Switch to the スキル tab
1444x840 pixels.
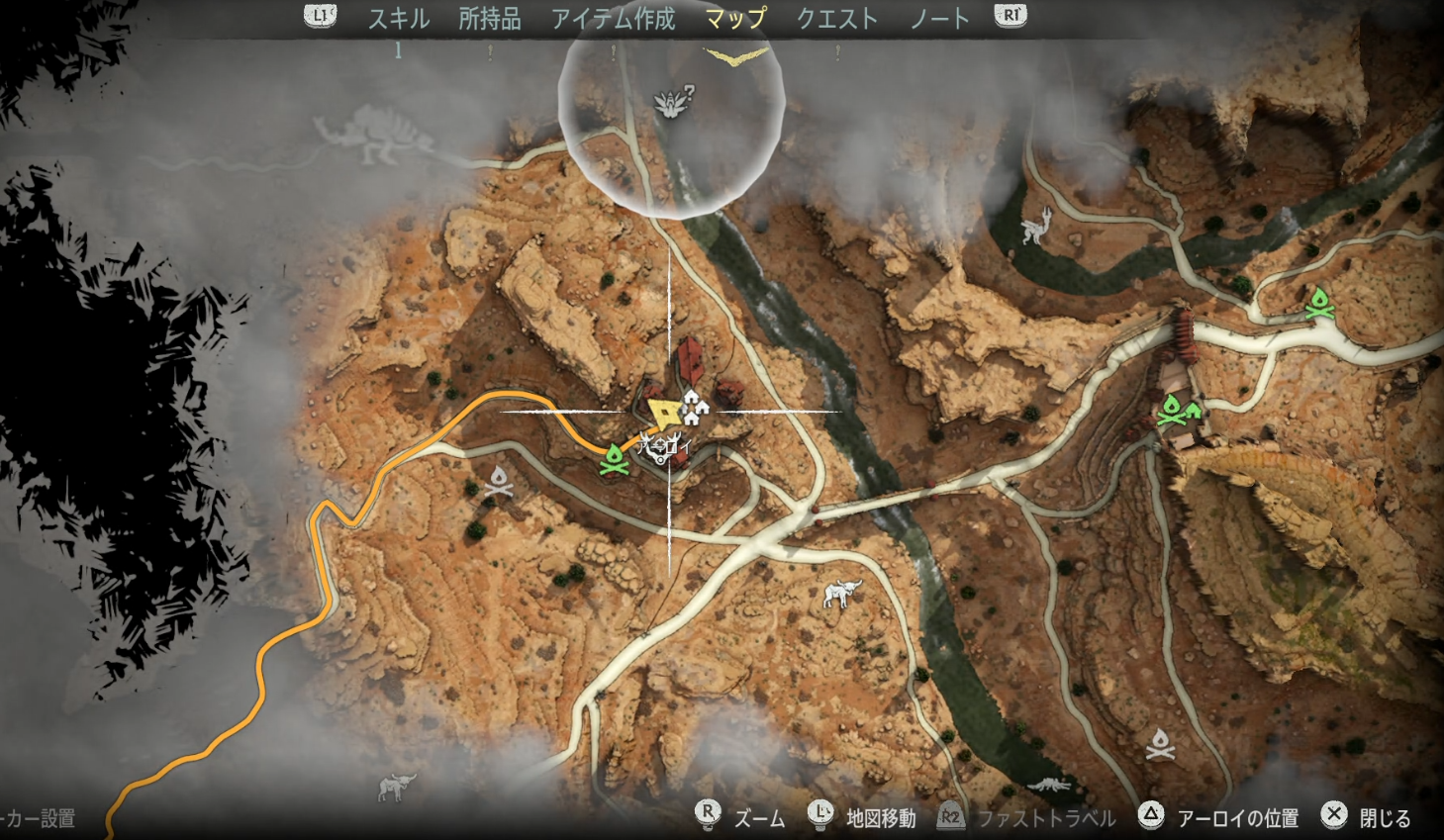pos(399,19)
